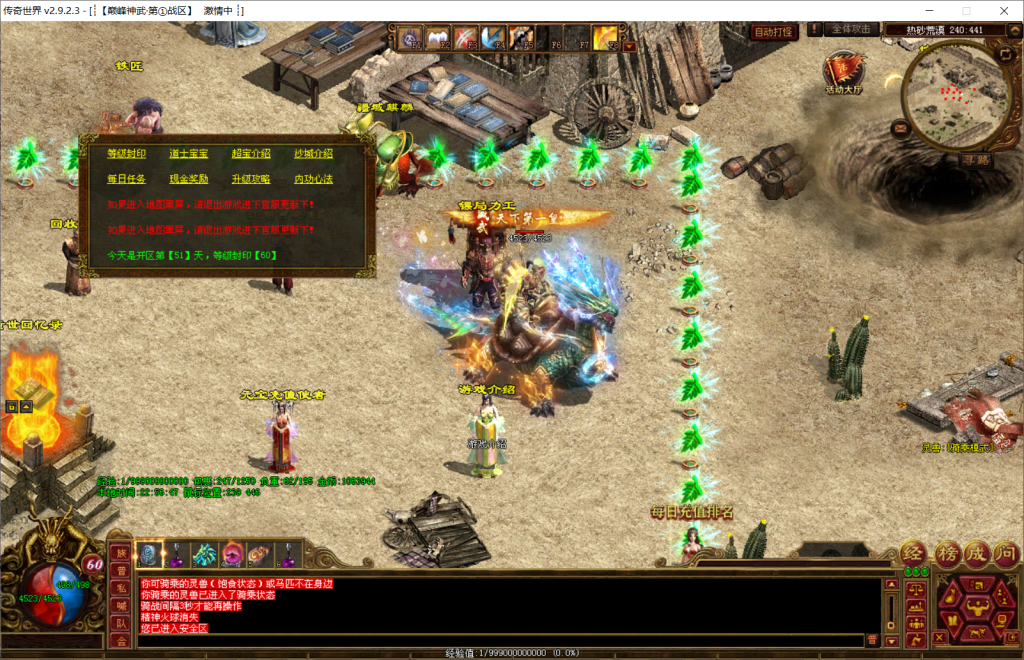Switch to the 族 chat channel tab
Screen dimensions: 1024x660
pyautogui.click(x=120, y=553)
